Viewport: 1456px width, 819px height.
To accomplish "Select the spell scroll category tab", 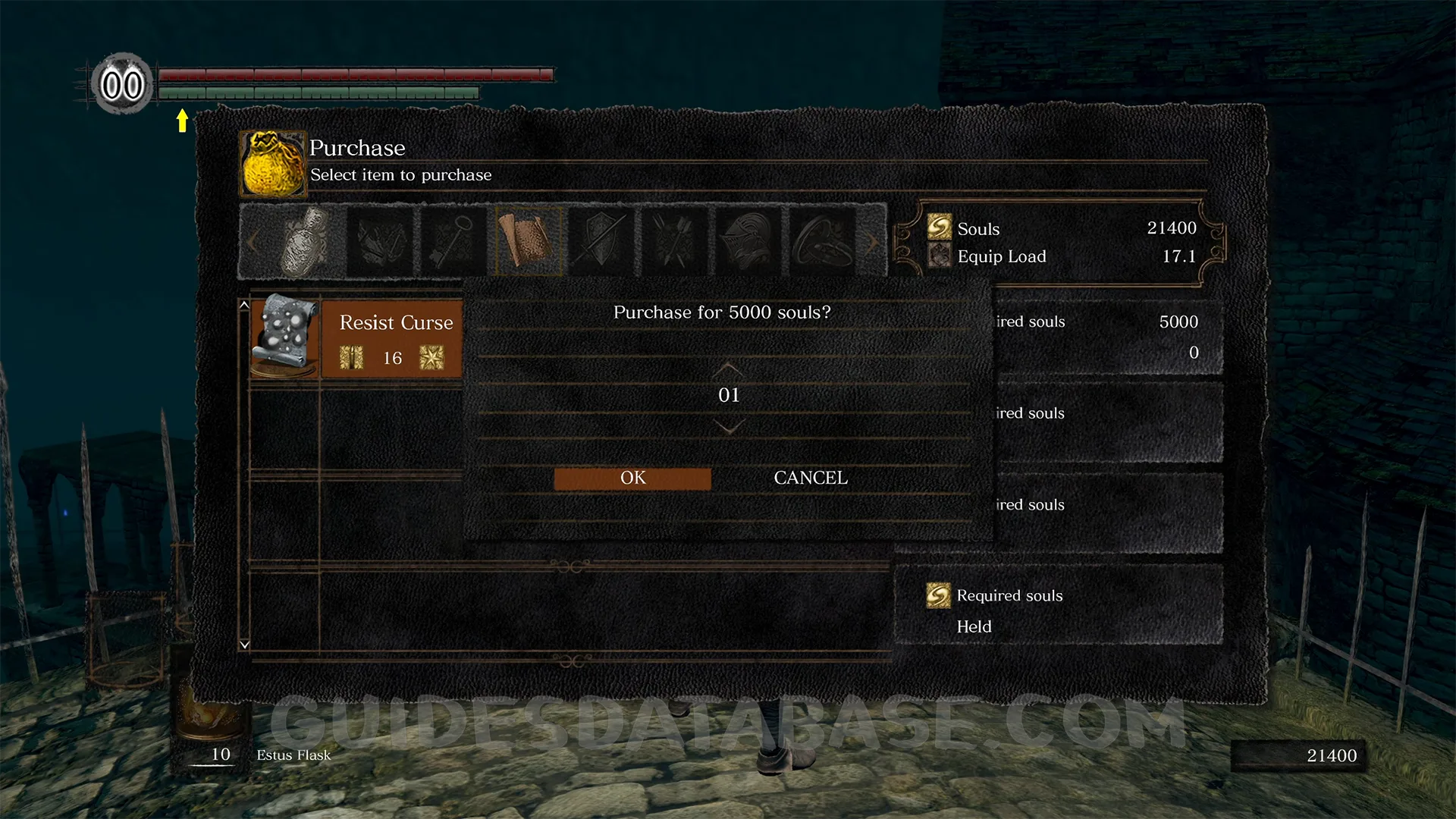I will (x=528, y=242).
